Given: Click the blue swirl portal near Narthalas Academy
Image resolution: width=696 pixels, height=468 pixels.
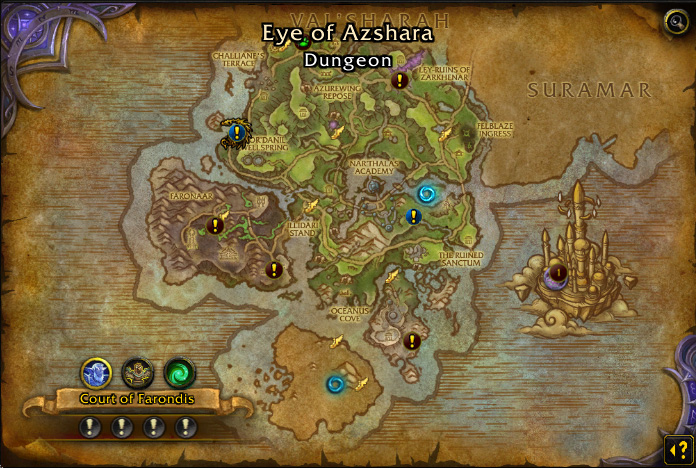Looking at the screenshot, I should click(x=427, y=193).
